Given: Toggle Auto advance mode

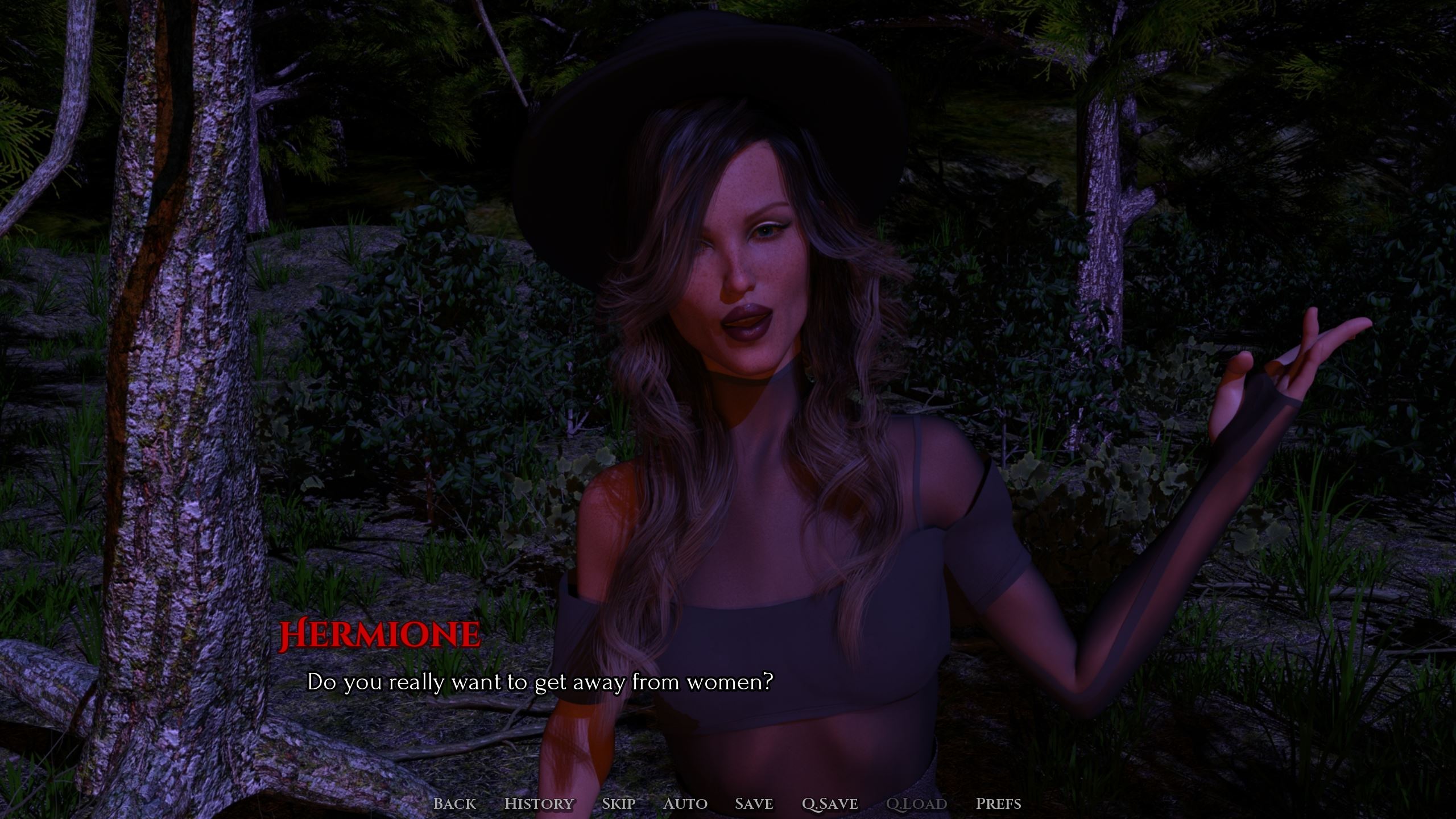Looking at the screenshot, I should [685, 804].
